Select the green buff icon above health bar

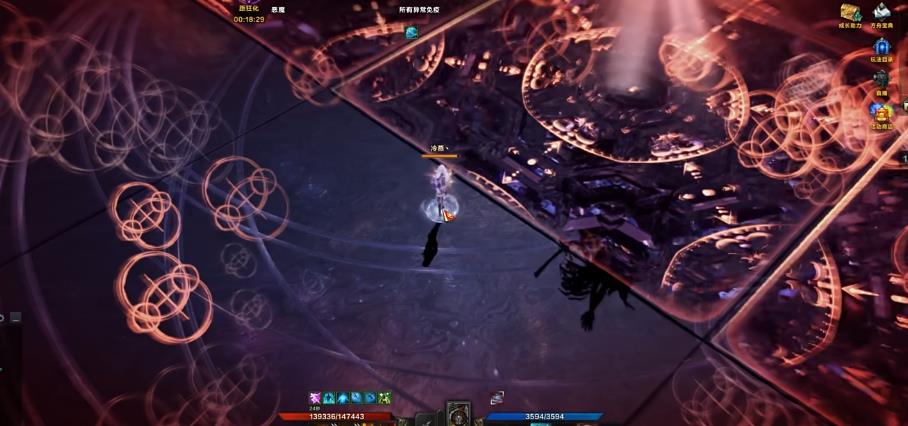click(385, 398)
